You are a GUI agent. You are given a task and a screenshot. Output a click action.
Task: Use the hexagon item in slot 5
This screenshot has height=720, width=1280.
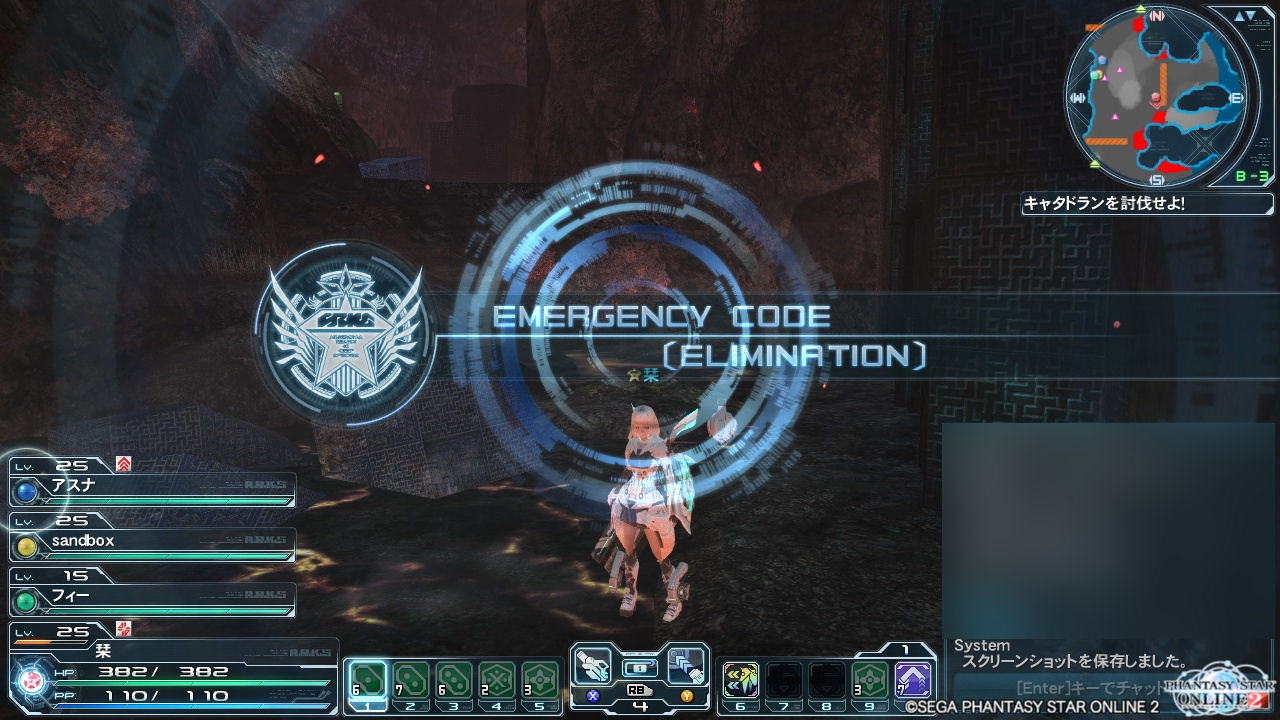tap(540, 680)
